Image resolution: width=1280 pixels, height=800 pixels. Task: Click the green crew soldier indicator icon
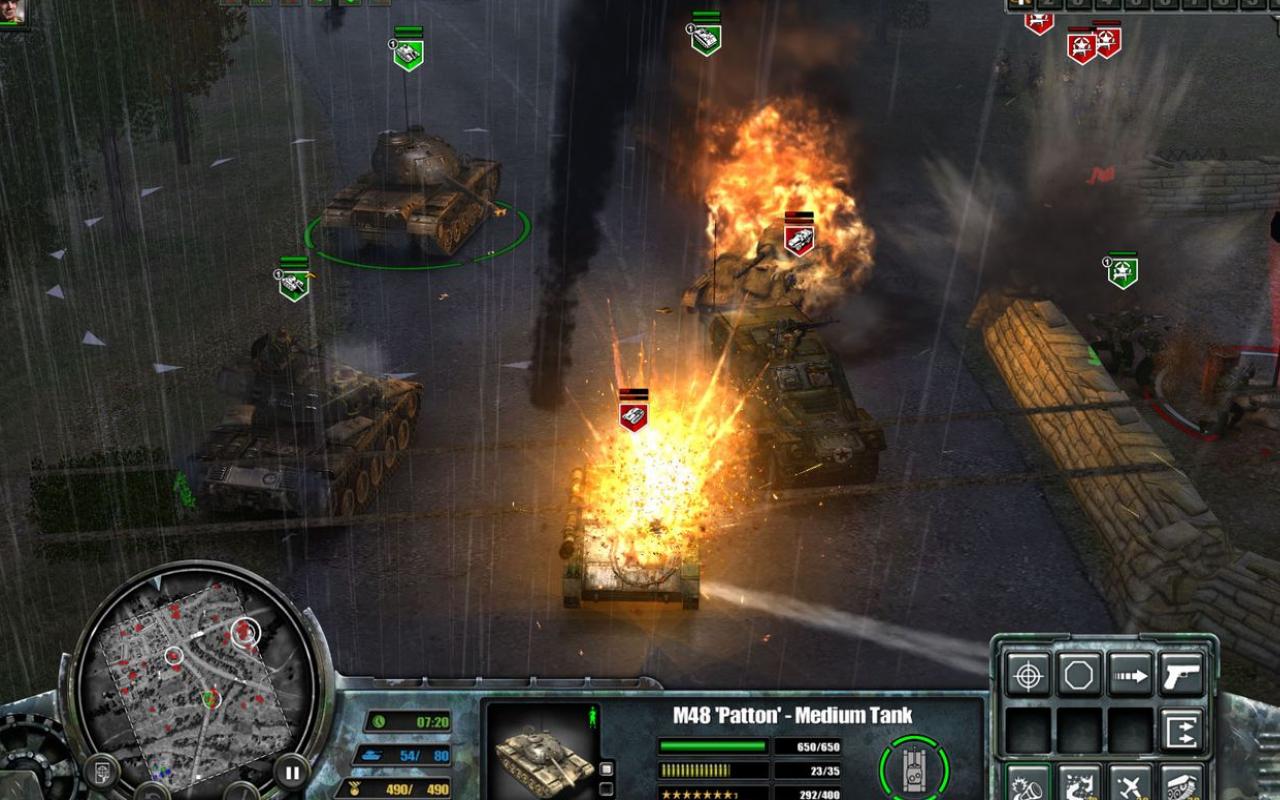pos(591,715)
